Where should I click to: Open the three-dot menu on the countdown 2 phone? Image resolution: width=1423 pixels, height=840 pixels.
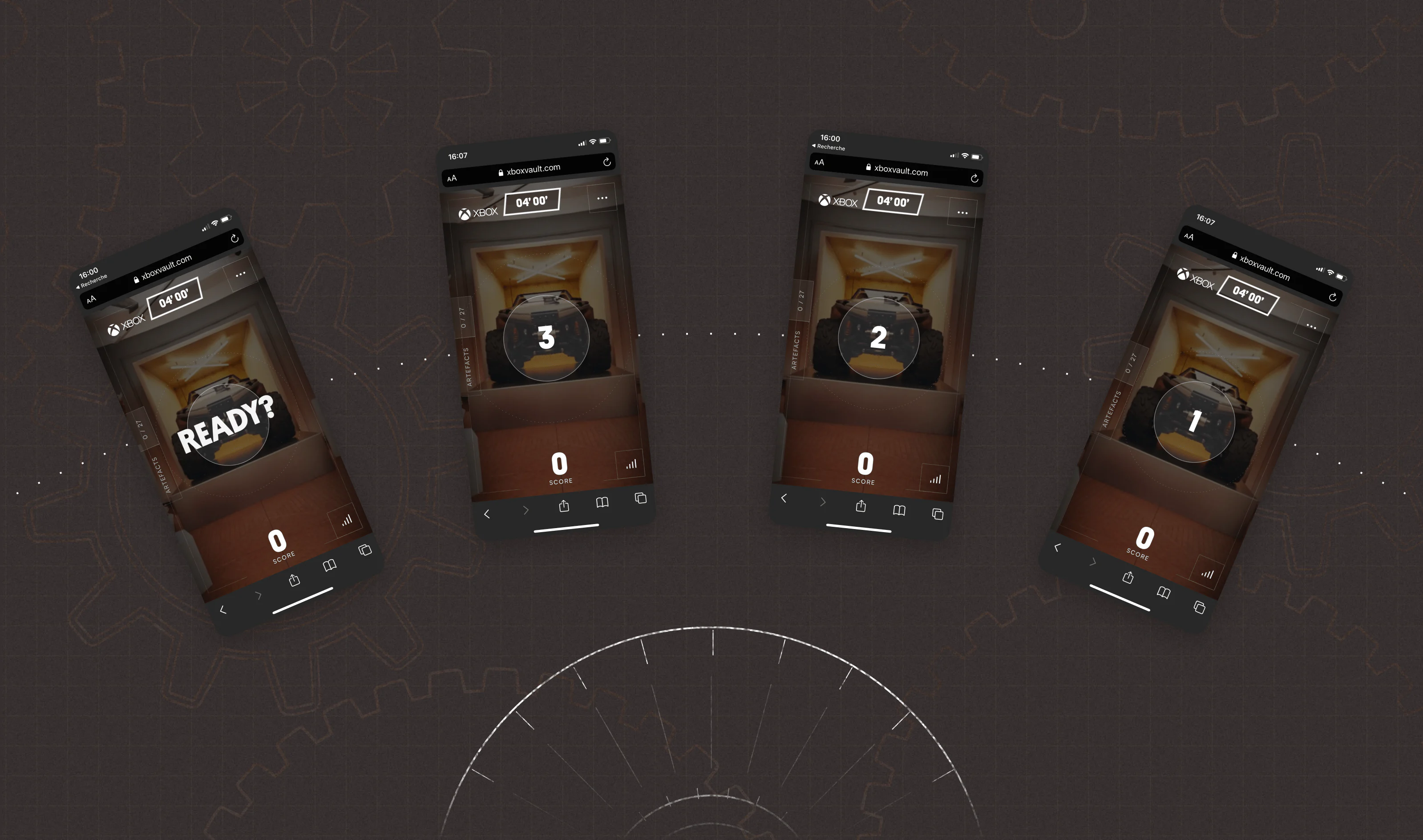962,213
